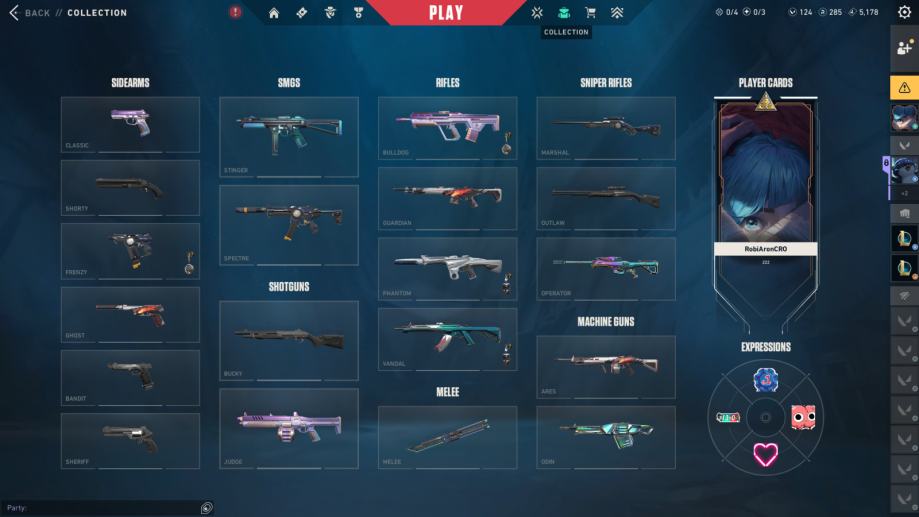This screenshot has height=517, width=919.
Task: Open the Odin machine gun tile
Action: pos(605,437)
